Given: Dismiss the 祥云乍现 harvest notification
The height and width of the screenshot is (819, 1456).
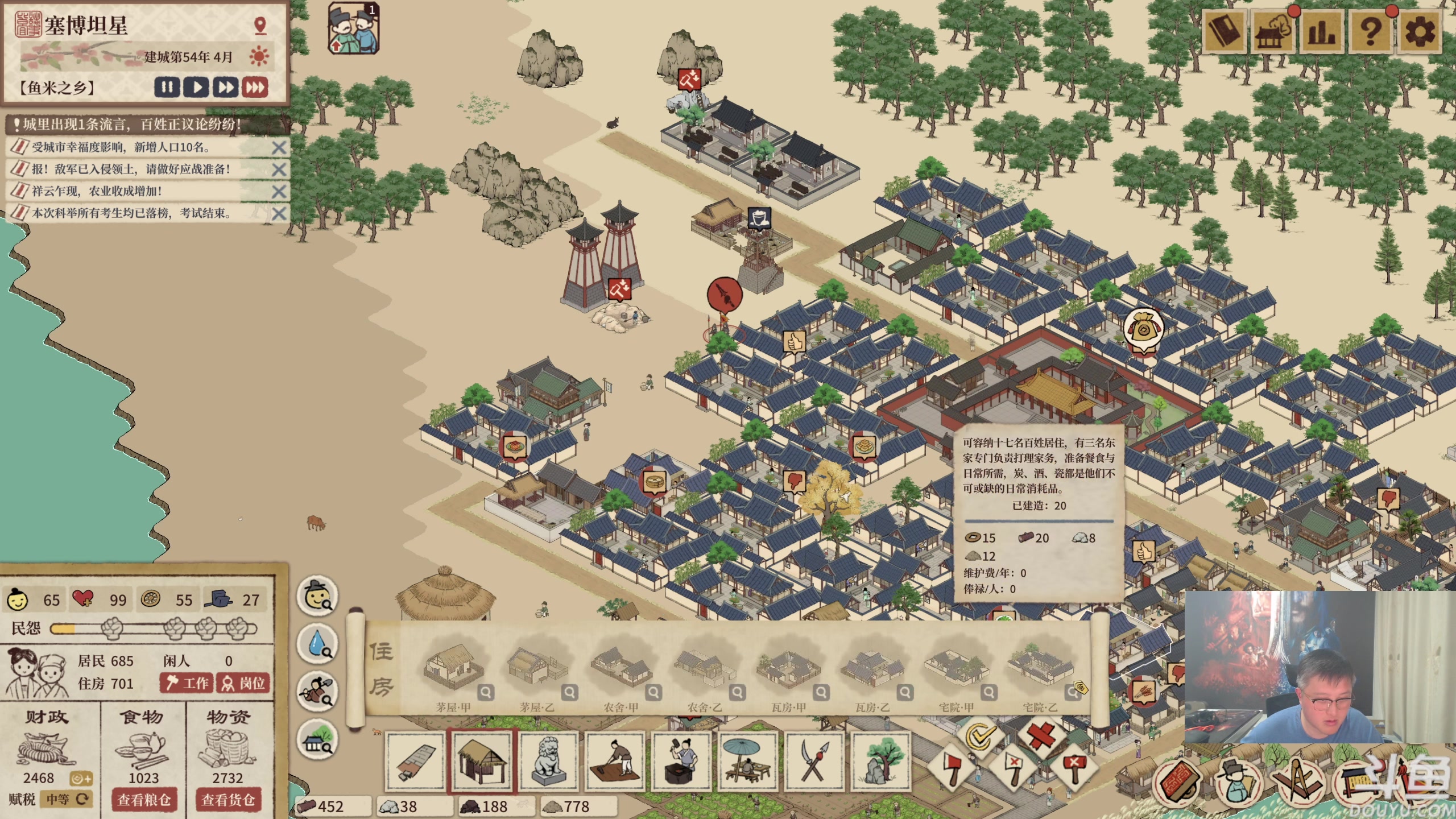Looking at the screenshot, I should click(x=279, y=192).
